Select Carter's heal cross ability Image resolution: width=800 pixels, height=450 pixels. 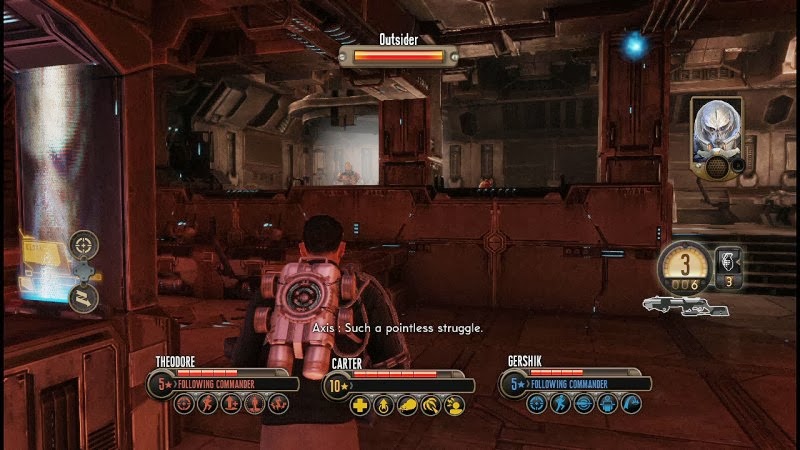360,405
